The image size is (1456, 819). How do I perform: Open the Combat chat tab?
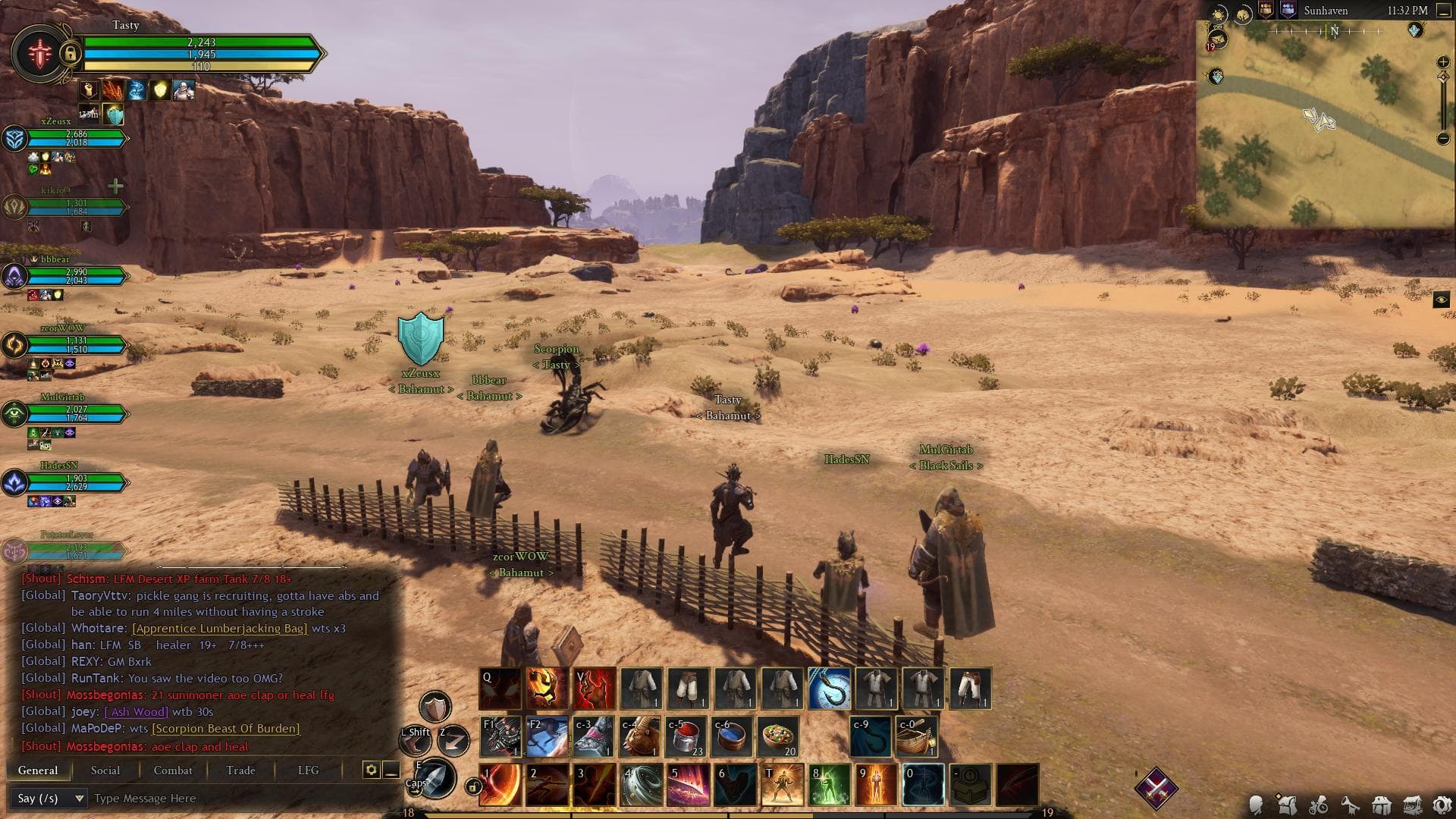(x=173, y=770)
